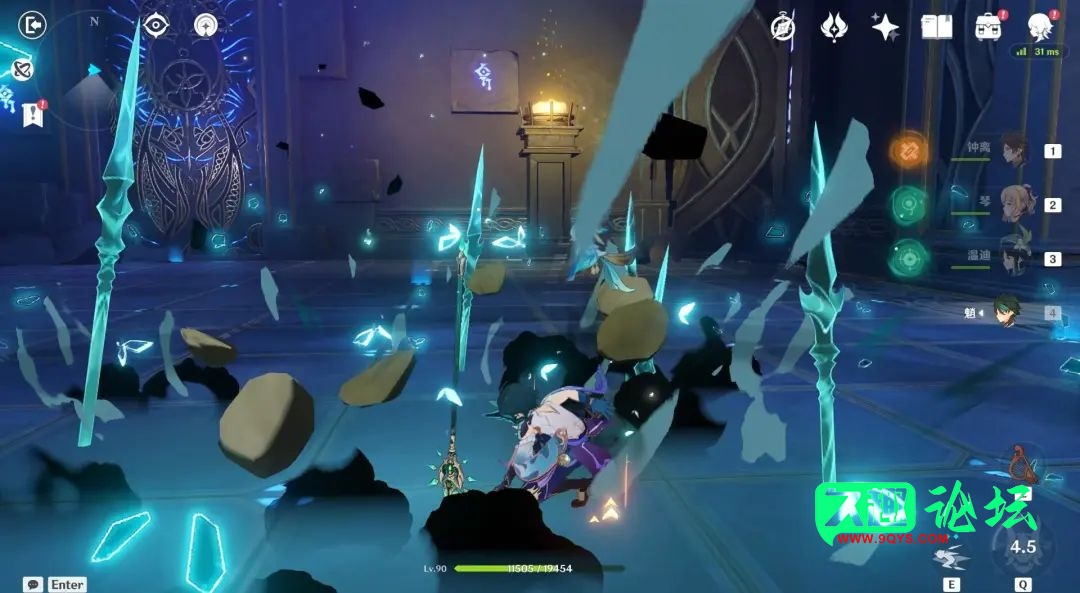Open the orbit-shaped icon below the exit button
The width and height of the screenshot is (1080, 593).
click(x=23, y=69)
